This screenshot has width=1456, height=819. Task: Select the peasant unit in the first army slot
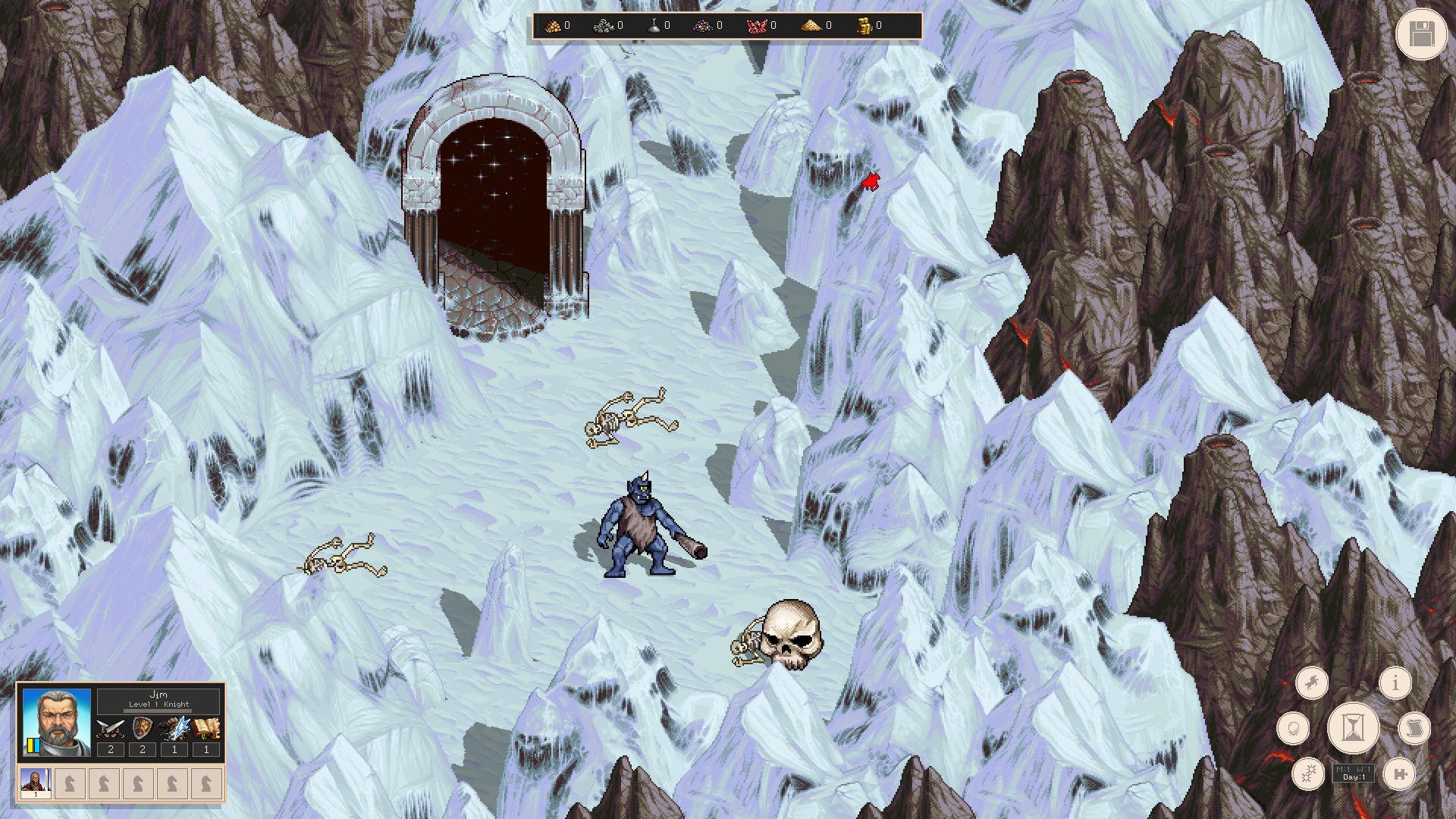point(36,783)
